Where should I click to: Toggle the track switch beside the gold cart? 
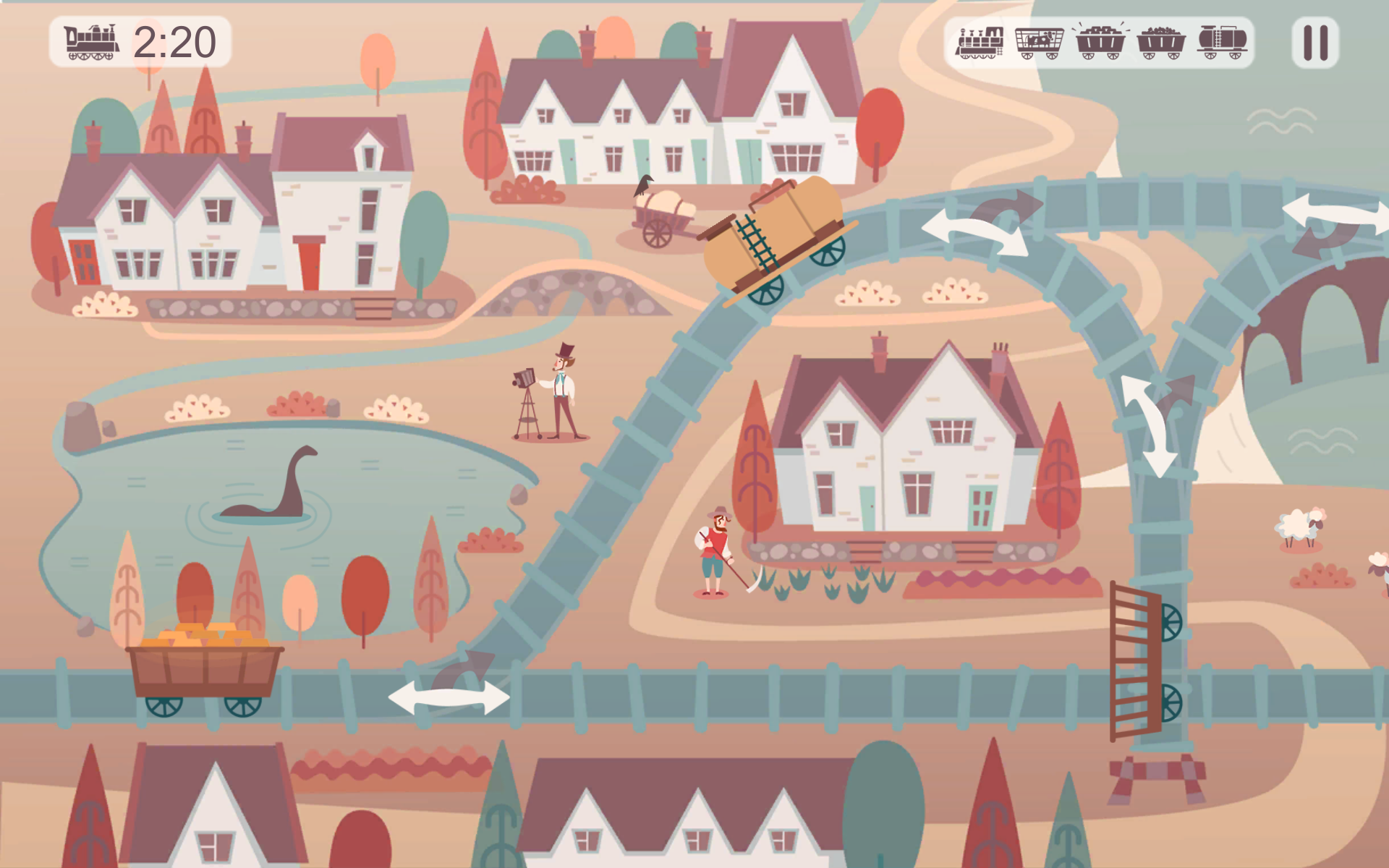[449, 696]
